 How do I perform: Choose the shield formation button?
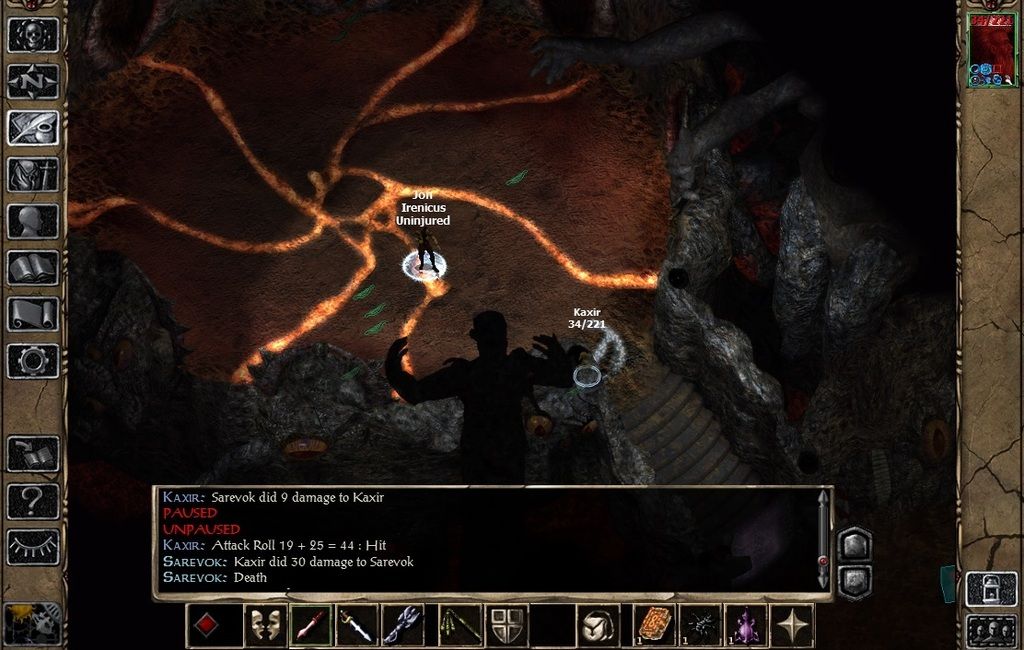click(x=507, y=626)
